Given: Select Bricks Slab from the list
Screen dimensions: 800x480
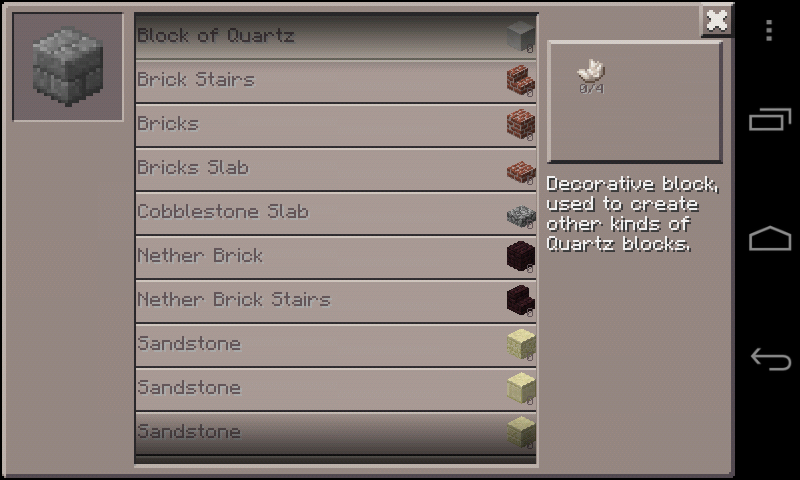Looking at the screenshot, I should 335,168.
